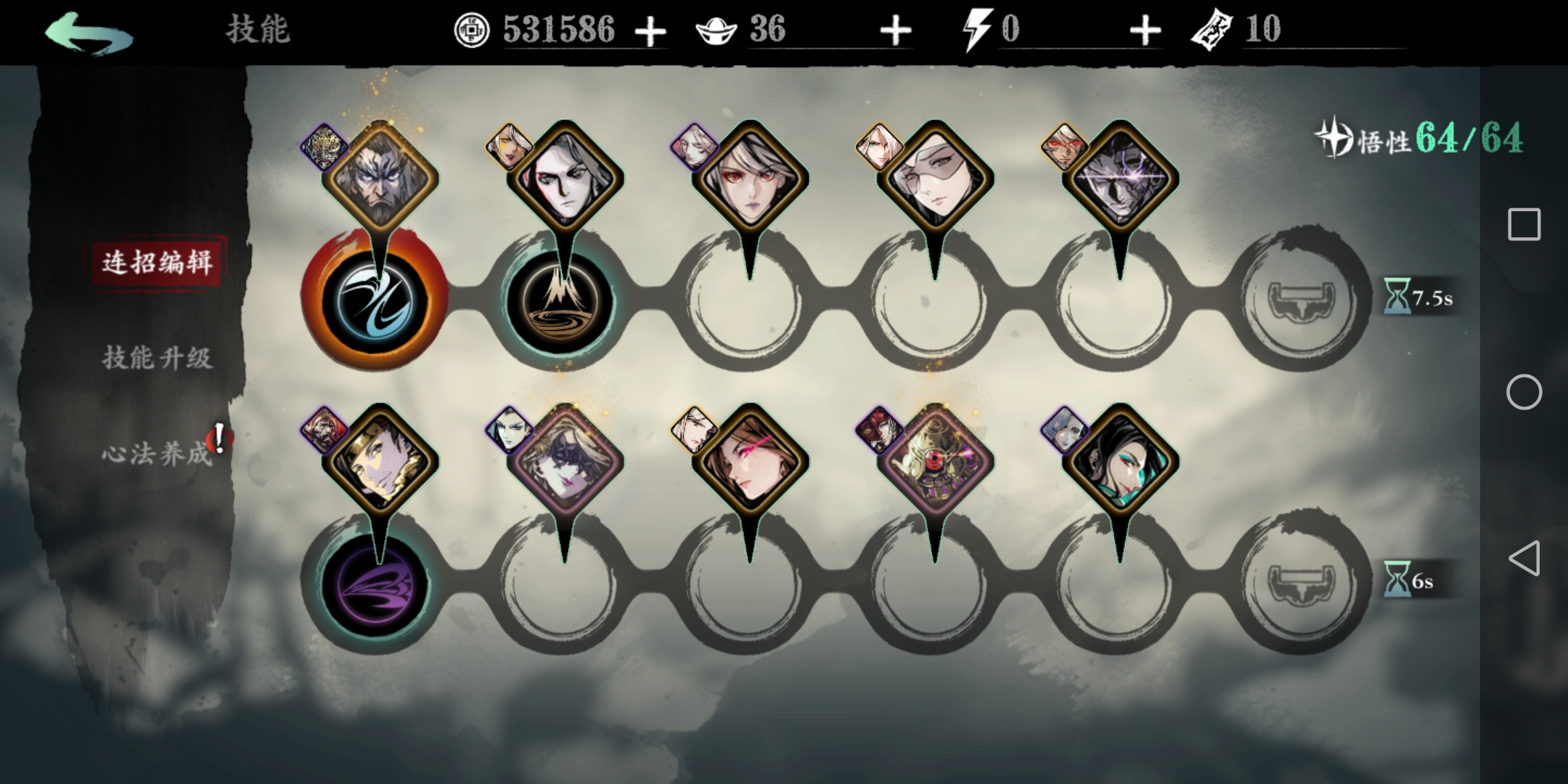The image size is (1568, 784).
Task: Select the orange-ringed white swirl skill
Action: tap(375, 301)
